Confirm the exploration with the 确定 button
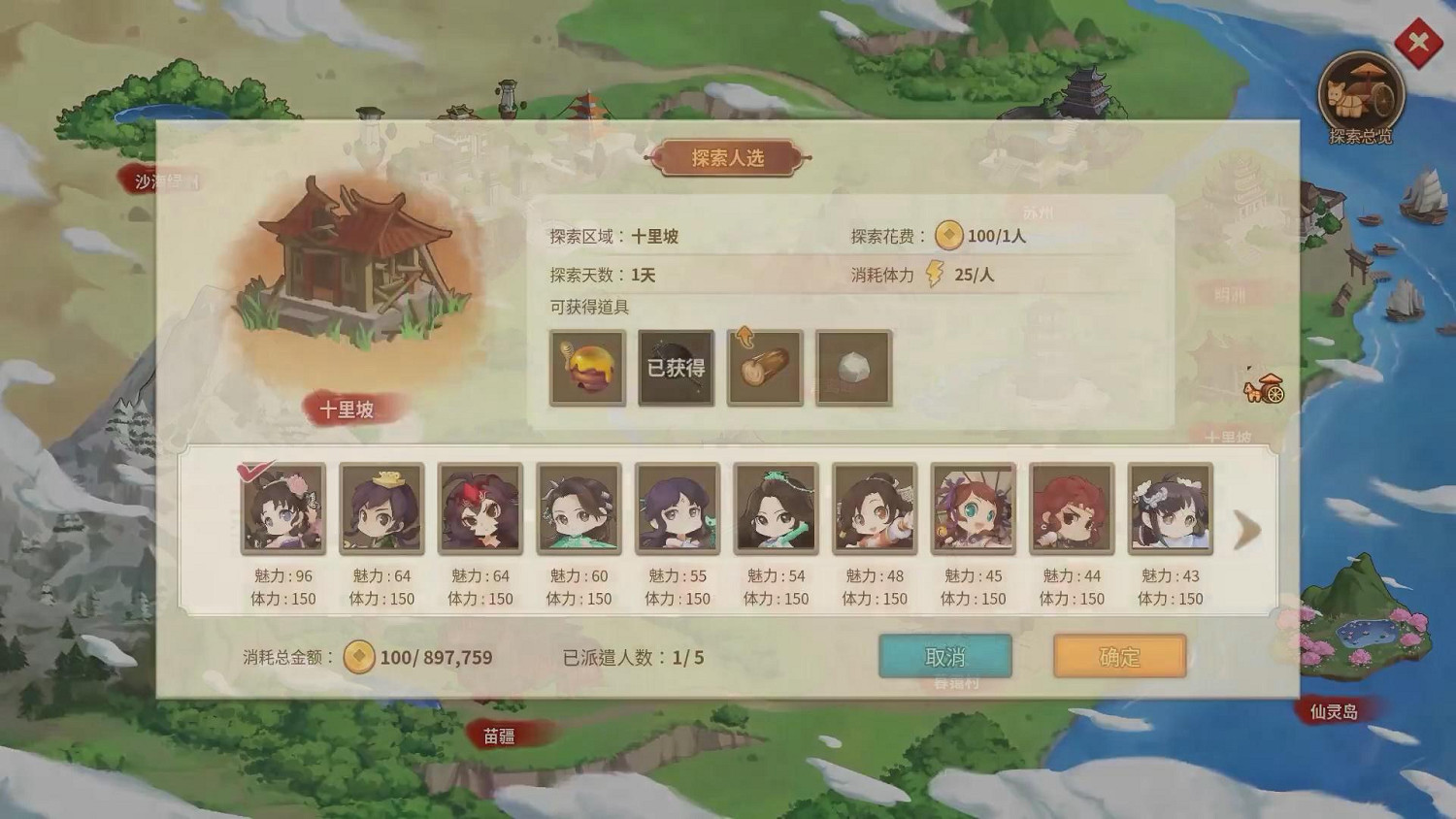The height and width of the screenshot is (819, 1456). tap(1118, 656)
